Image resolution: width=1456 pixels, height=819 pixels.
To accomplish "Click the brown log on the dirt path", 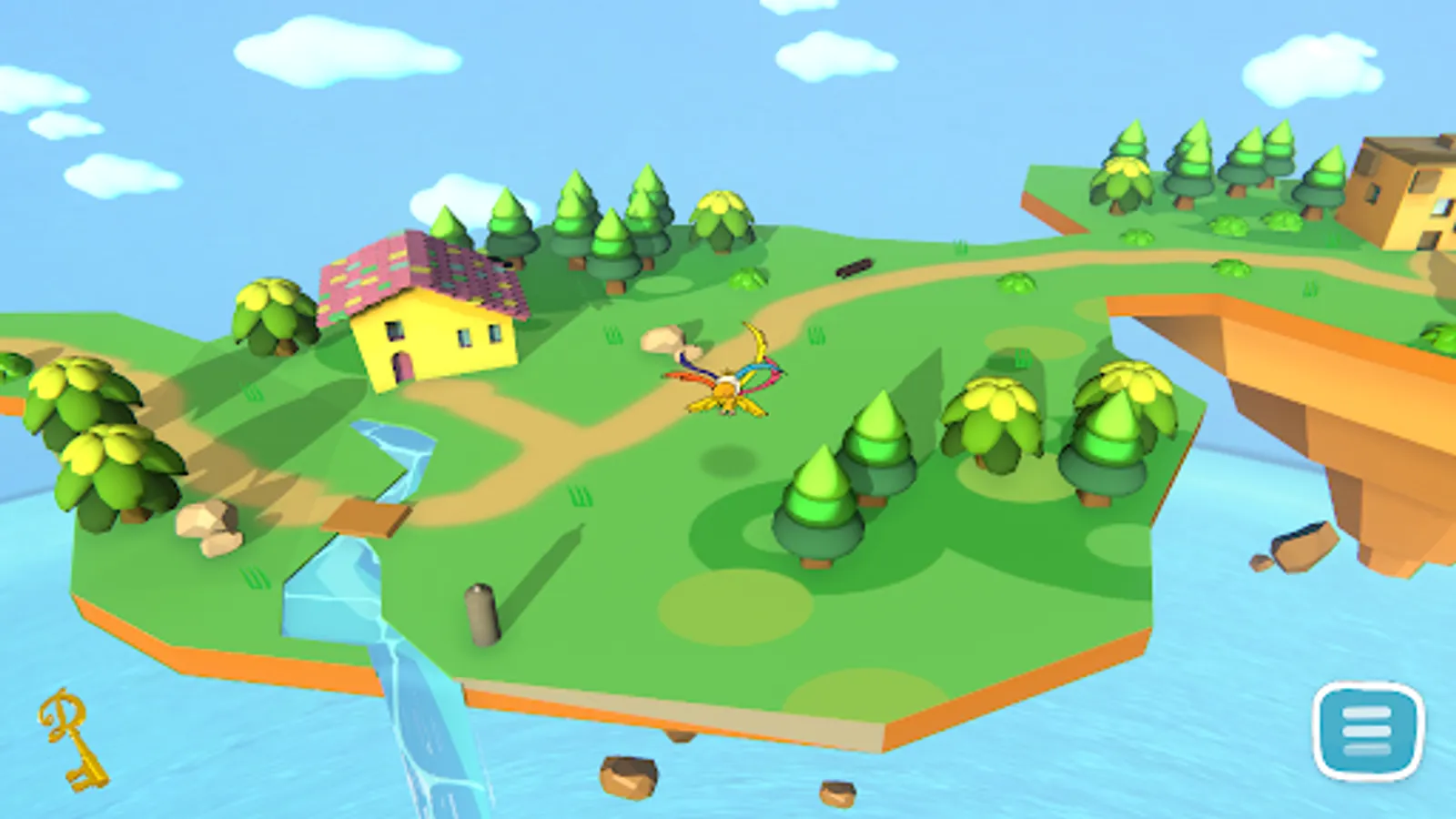I will click(854, 268).
